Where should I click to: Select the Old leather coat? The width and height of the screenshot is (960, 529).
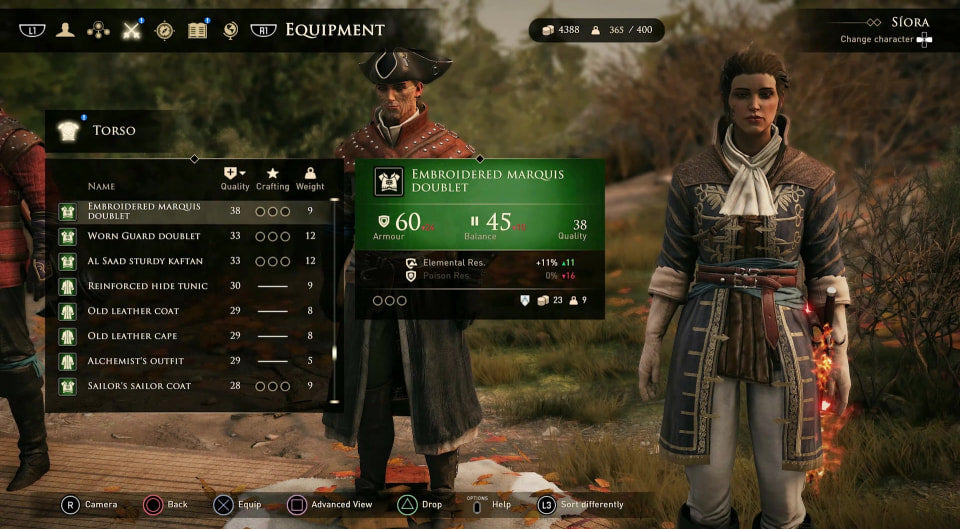click(x=190, y=311)
